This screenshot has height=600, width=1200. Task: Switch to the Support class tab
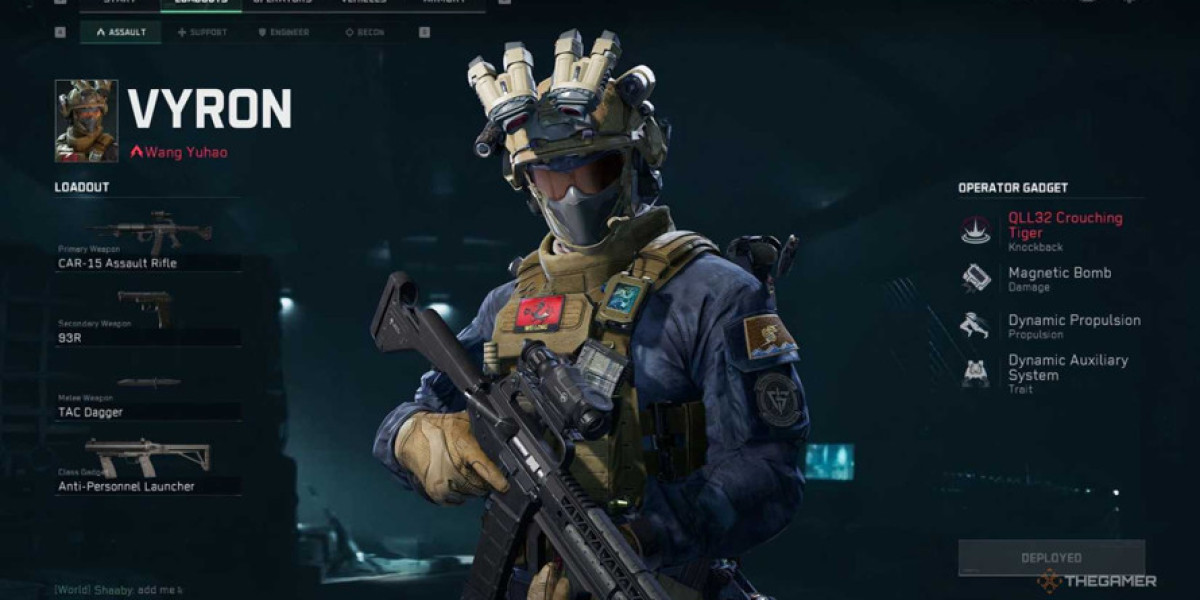point(202,32)
